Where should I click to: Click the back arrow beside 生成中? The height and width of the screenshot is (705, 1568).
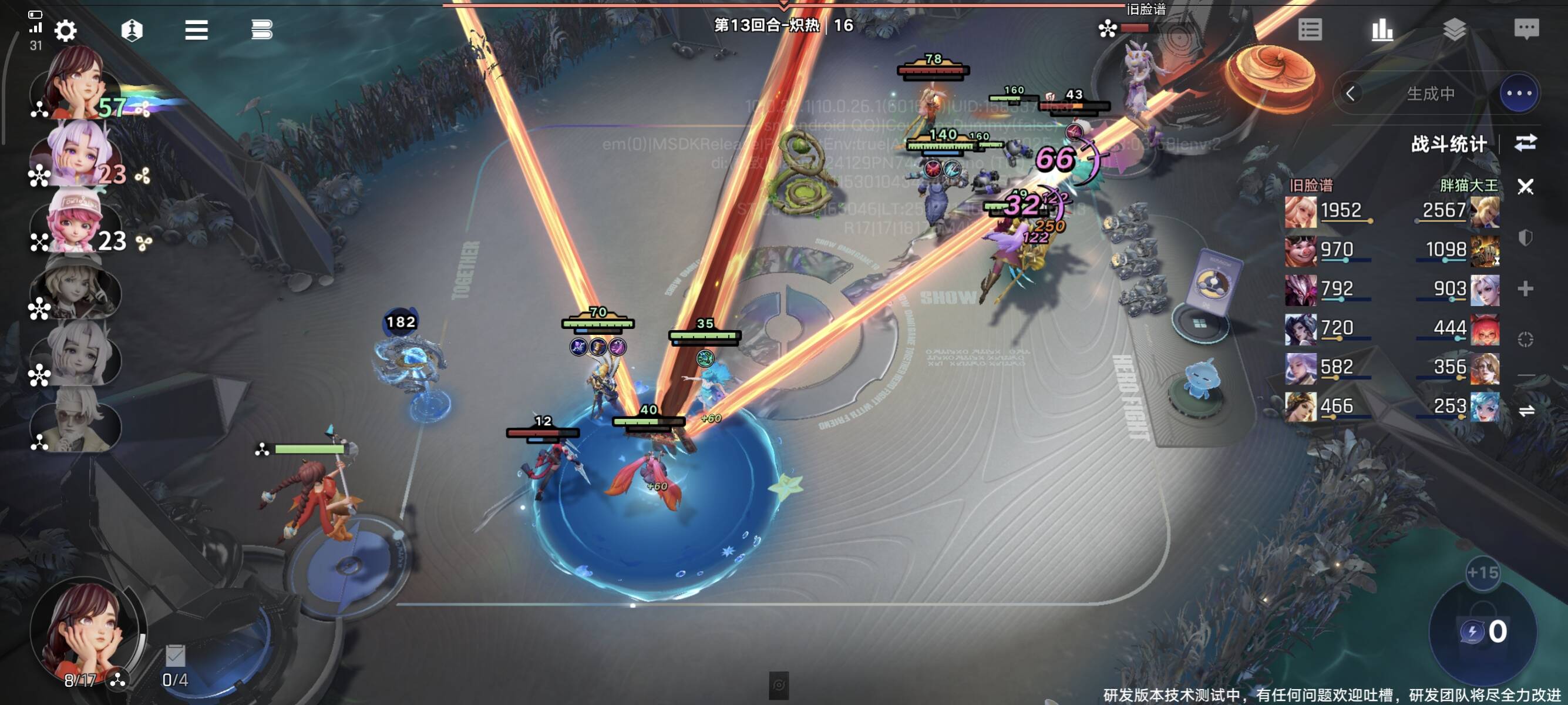pyautogui.click(x=1350, y=94)
